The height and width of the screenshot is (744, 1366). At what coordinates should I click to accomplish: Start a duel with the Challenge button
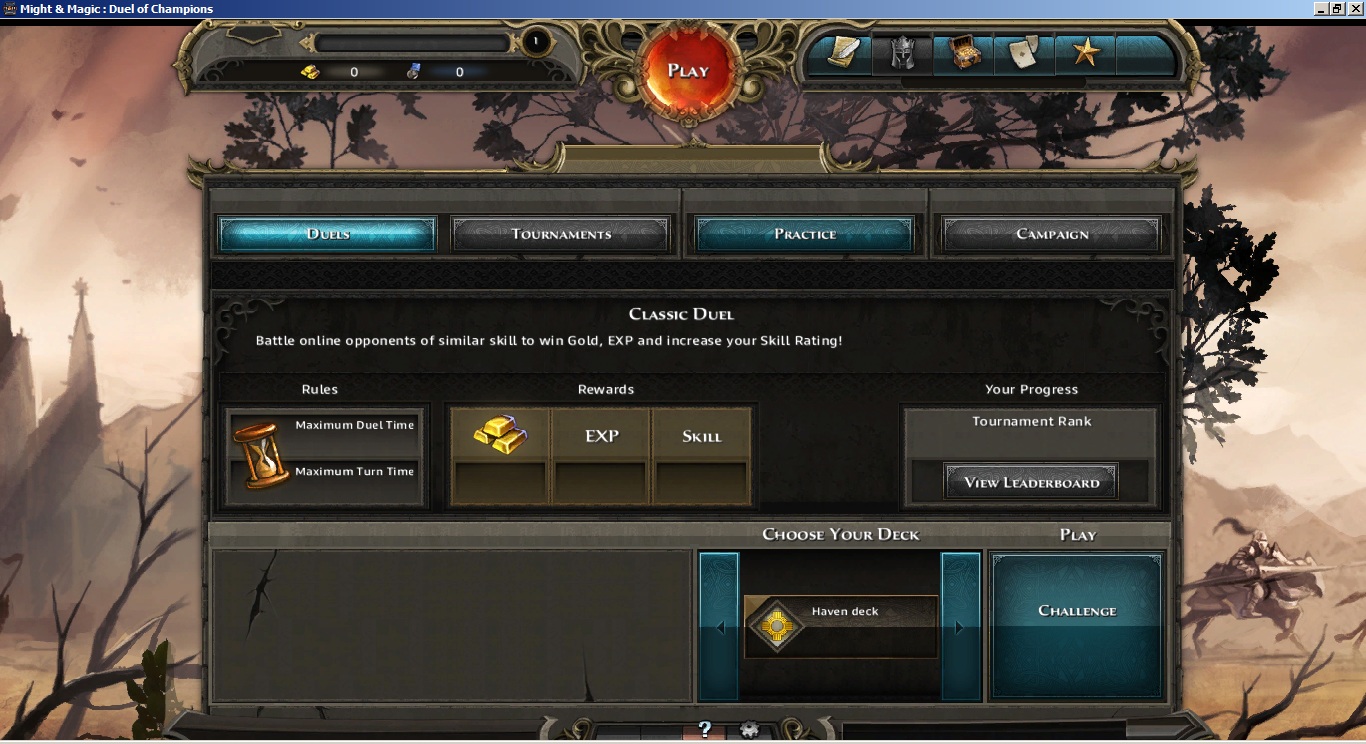(x=1077, y=611)
